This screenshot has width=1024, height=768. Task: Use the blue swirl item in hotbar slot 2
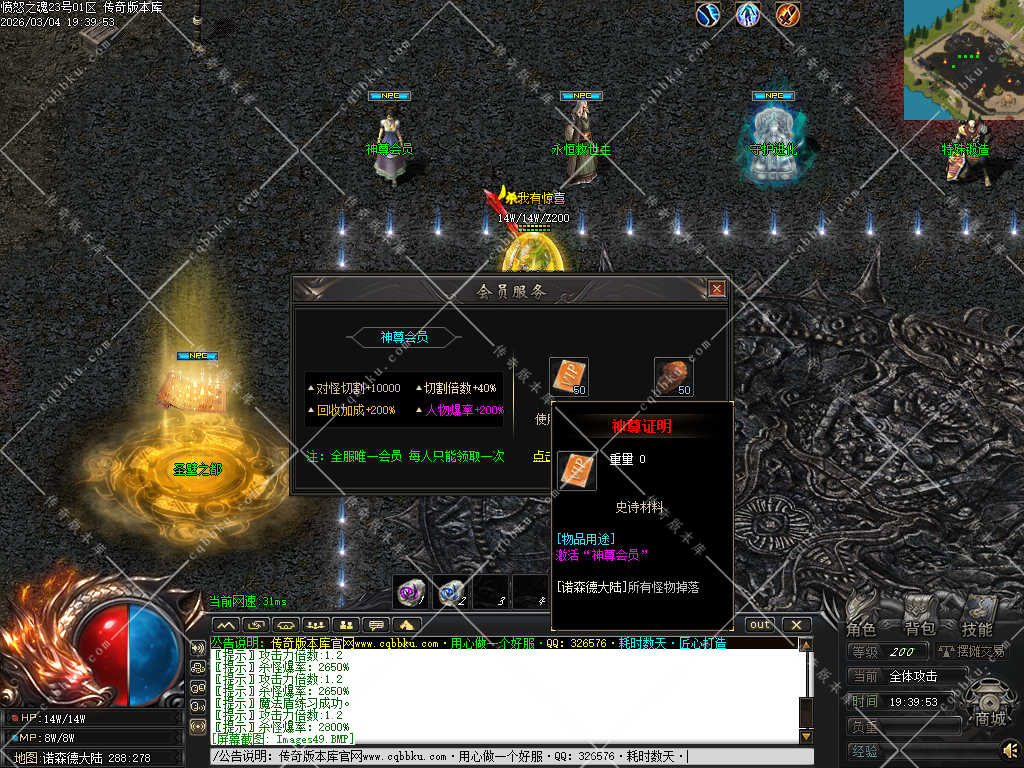[x=451, y=592]
